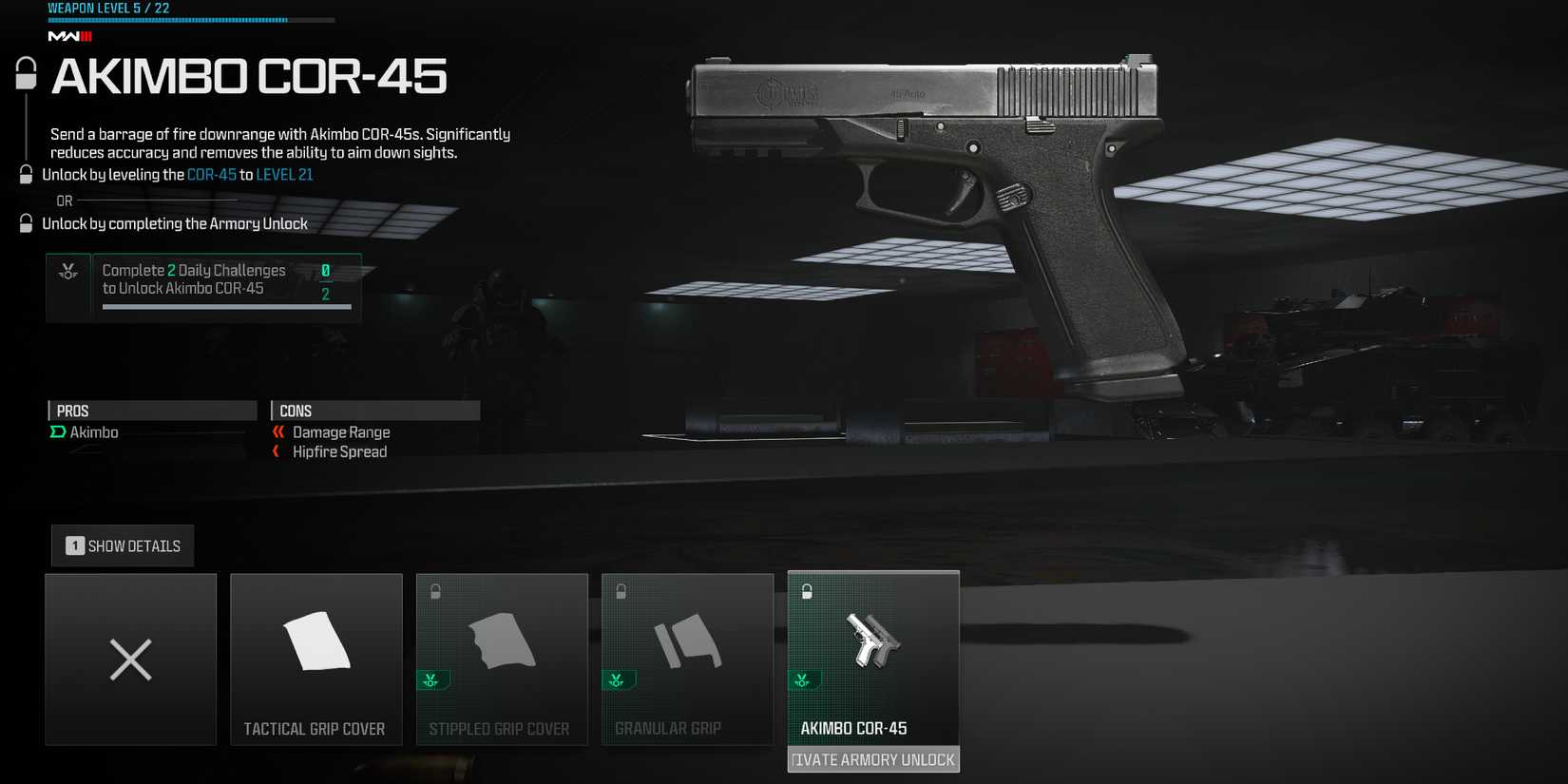Click the double-chevron icon next to Damage Range
This screenshot has width=1568, height=784.
pos(278,431)
